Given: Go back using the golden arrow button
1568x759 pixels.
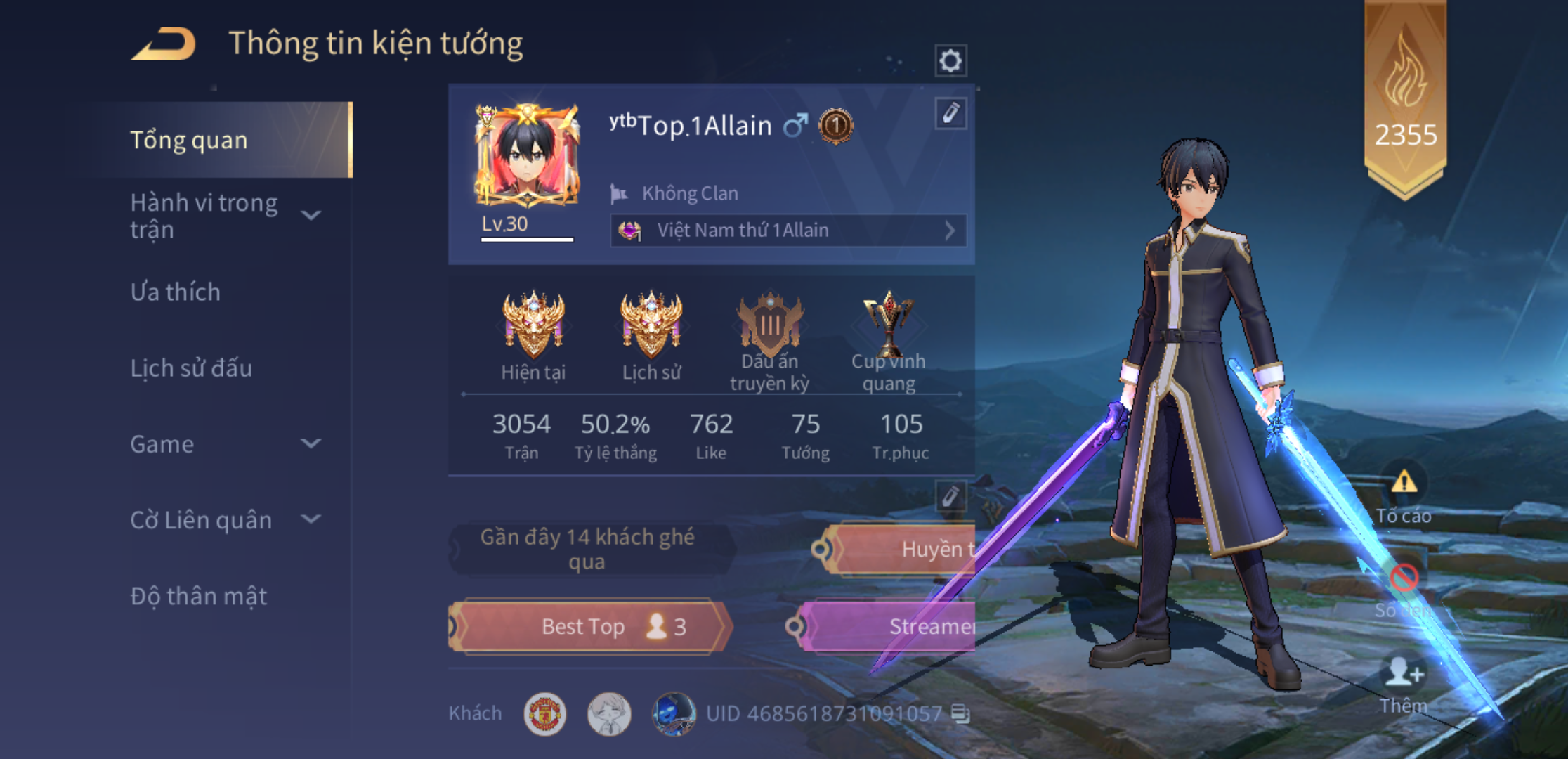Looking at the screenshot, I should coord(164,44).
